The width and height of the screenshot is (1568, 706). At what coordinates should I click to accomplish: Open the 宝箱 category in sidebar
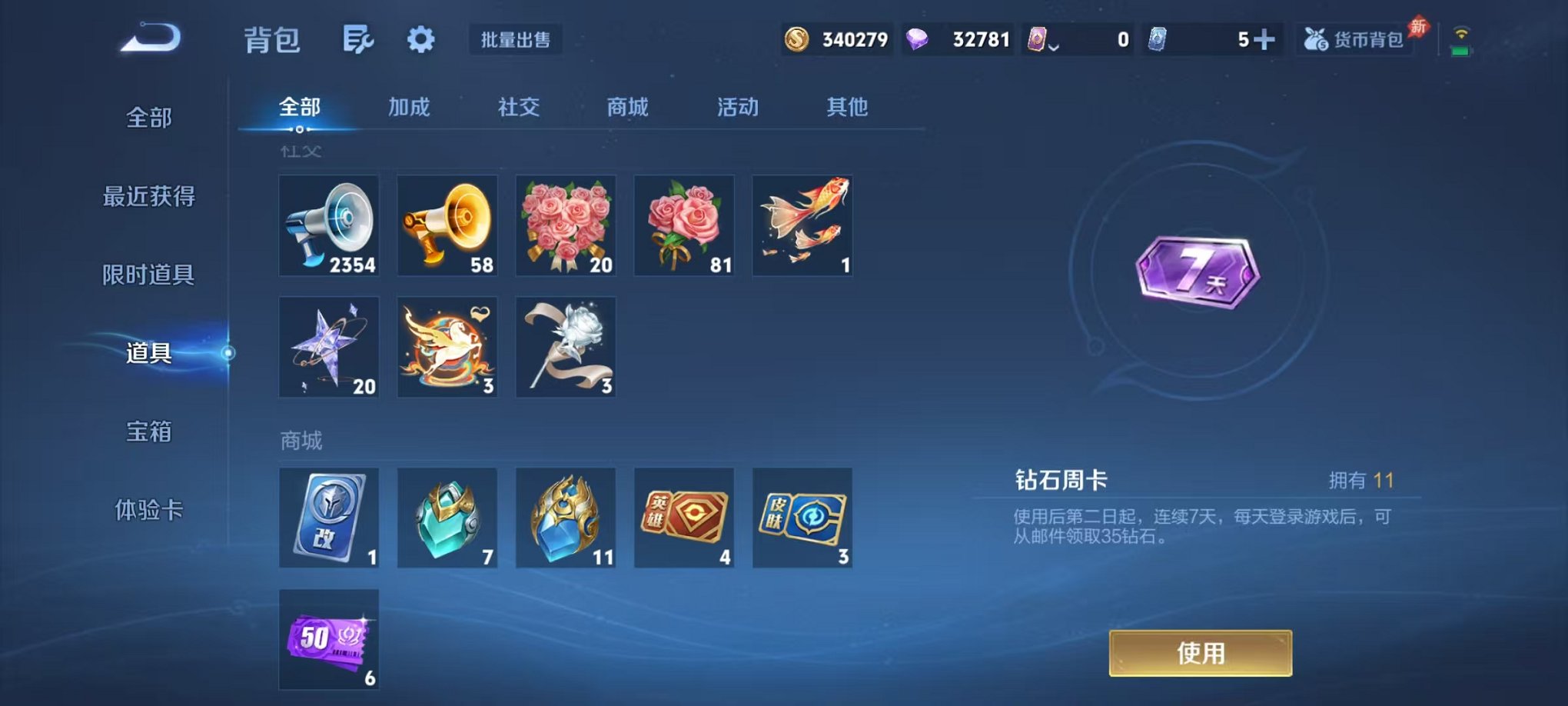pyautogui.click(x=148, y=433)
